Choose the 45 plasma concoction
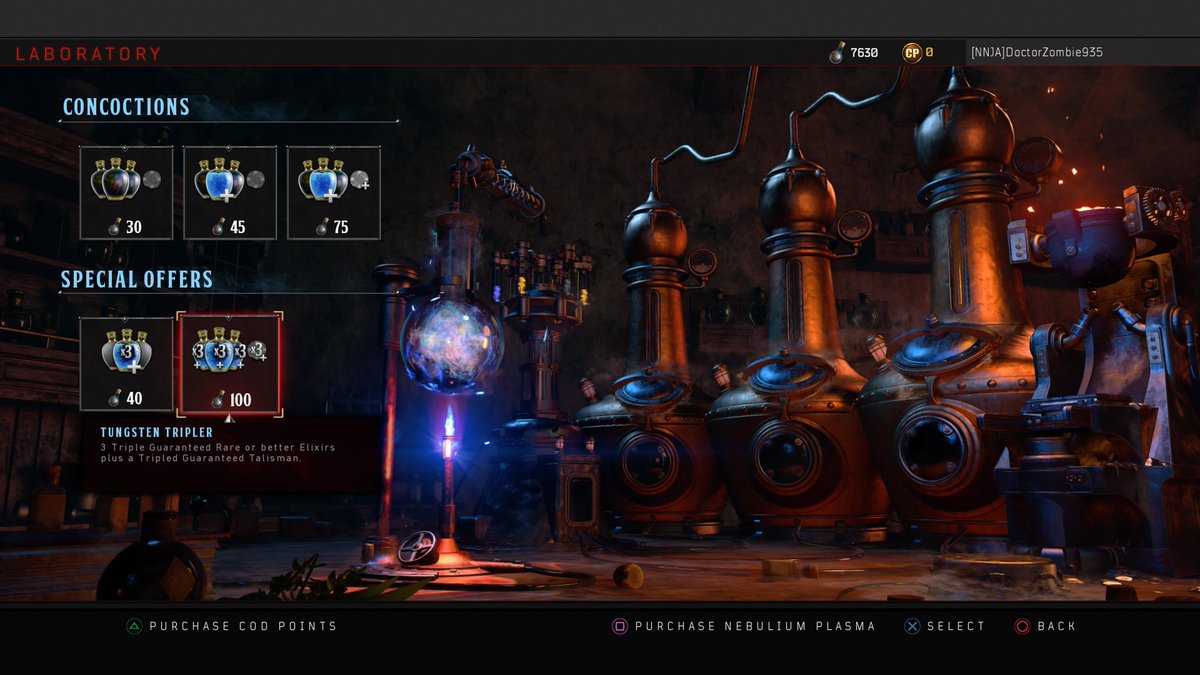Image resolution: width=1200 pixels, height=675 pixels. point(230,193)
